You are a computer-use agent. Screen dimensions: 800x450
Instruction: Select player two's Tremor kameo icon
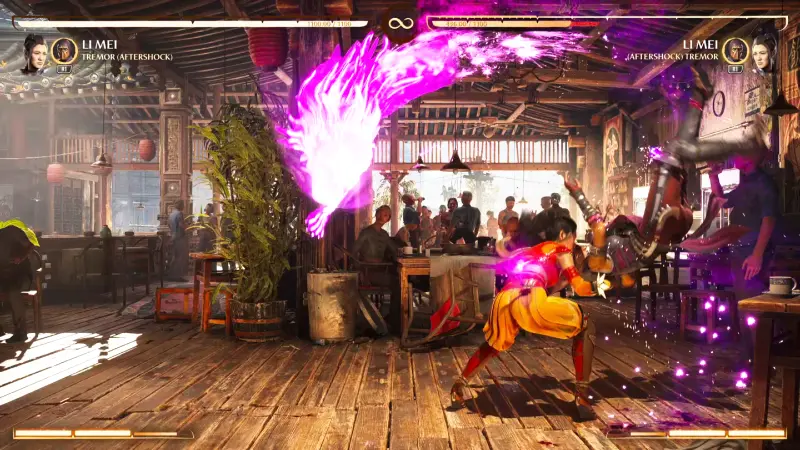[735, 50]
